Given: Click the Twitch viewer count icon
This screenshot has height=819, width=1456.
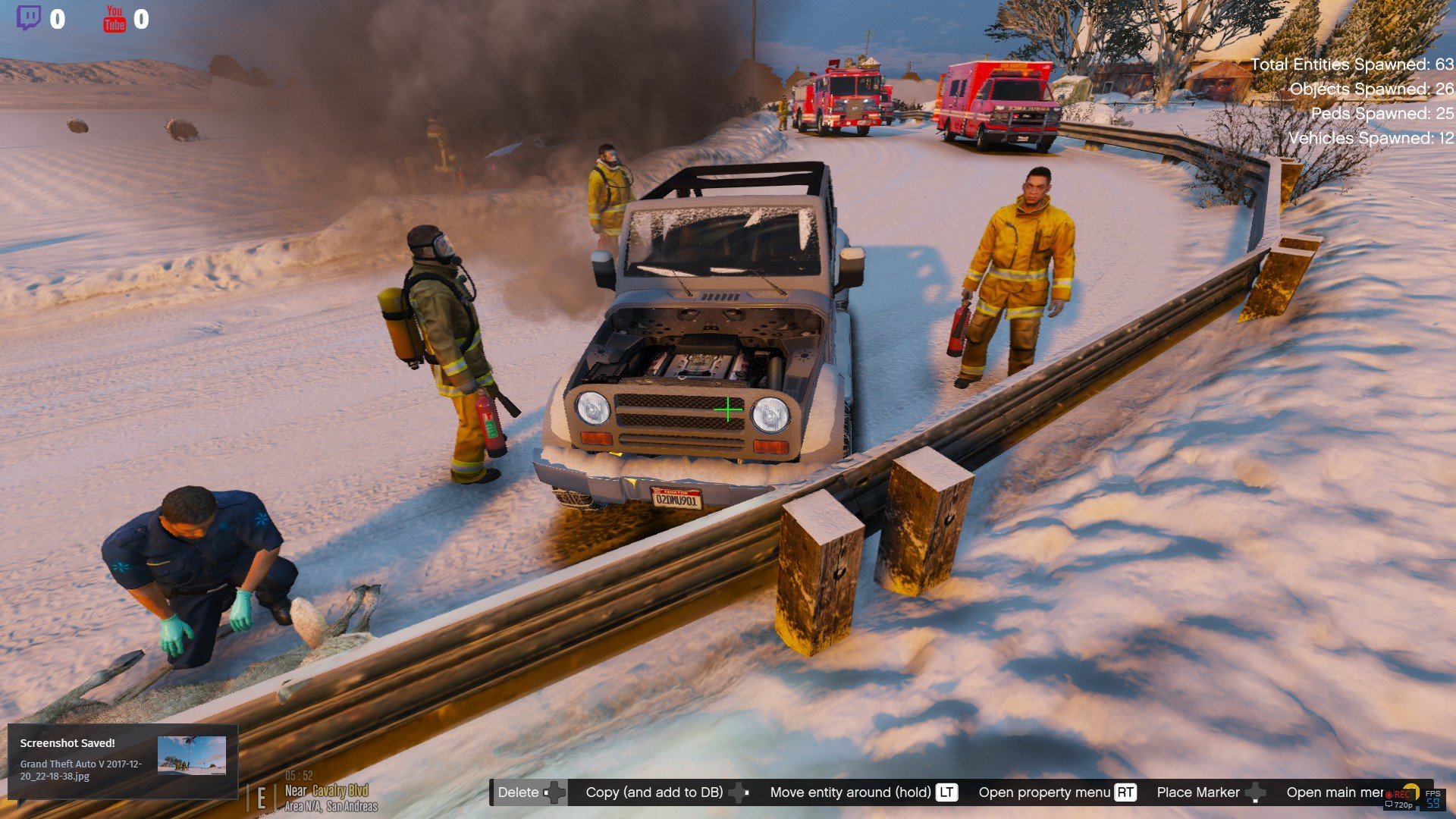Looking at the screenshot, I should point(29,18).
